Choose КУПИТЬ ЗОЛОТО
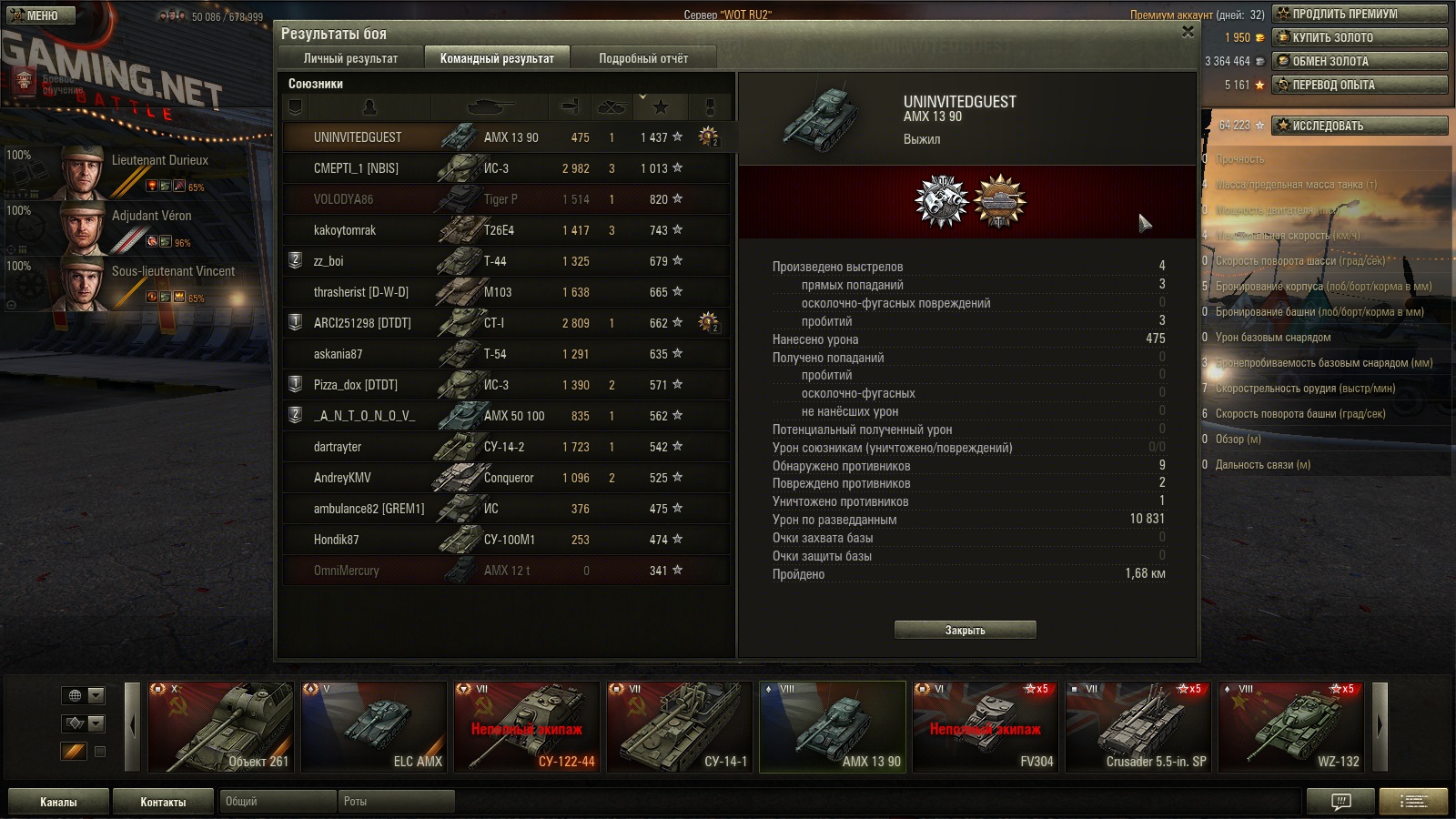This screenshot has width=1456, height=819. coord(1360,37)
